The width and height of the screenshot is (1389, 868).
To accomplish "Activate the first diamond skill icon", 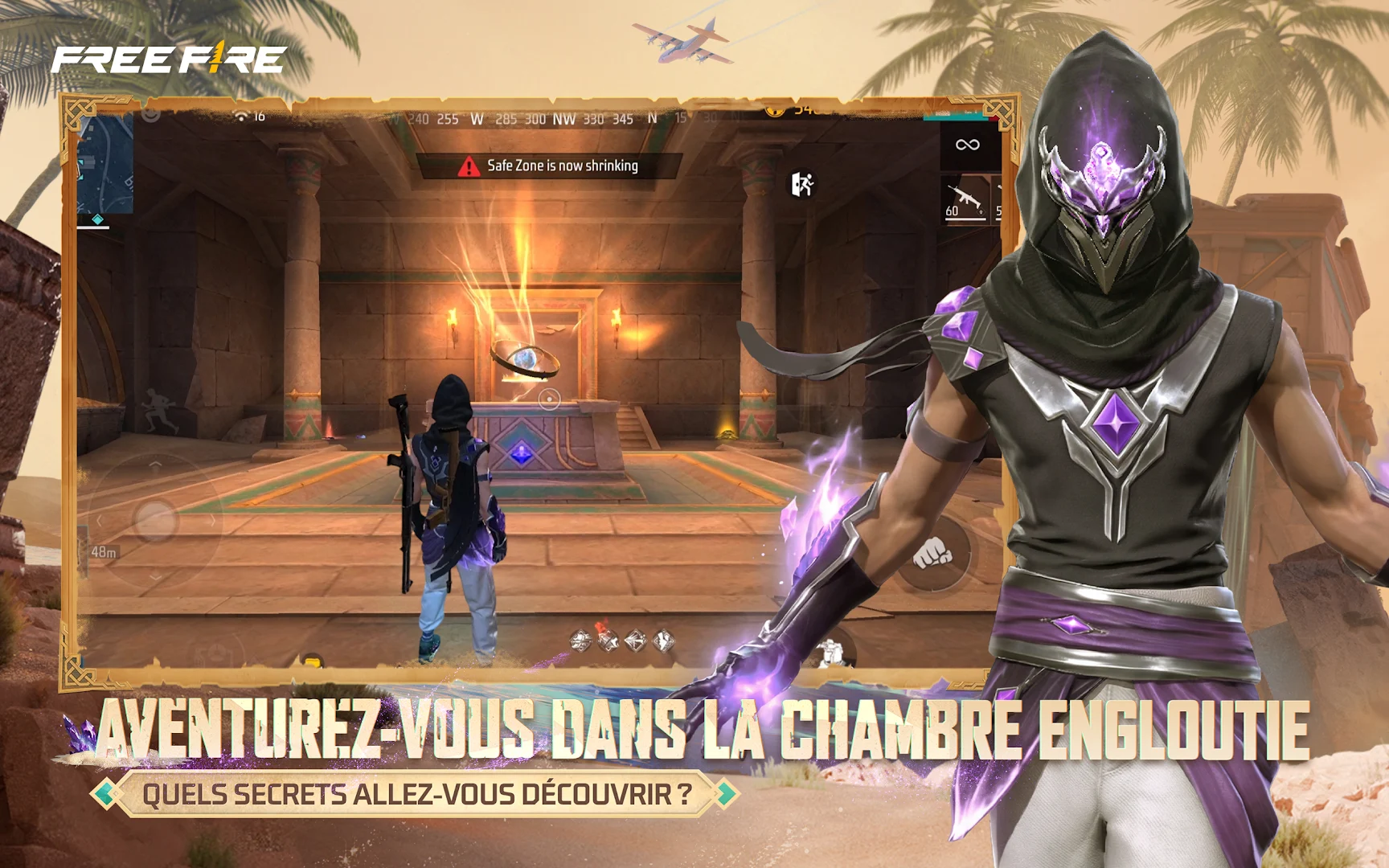I will tap(581, 641).
